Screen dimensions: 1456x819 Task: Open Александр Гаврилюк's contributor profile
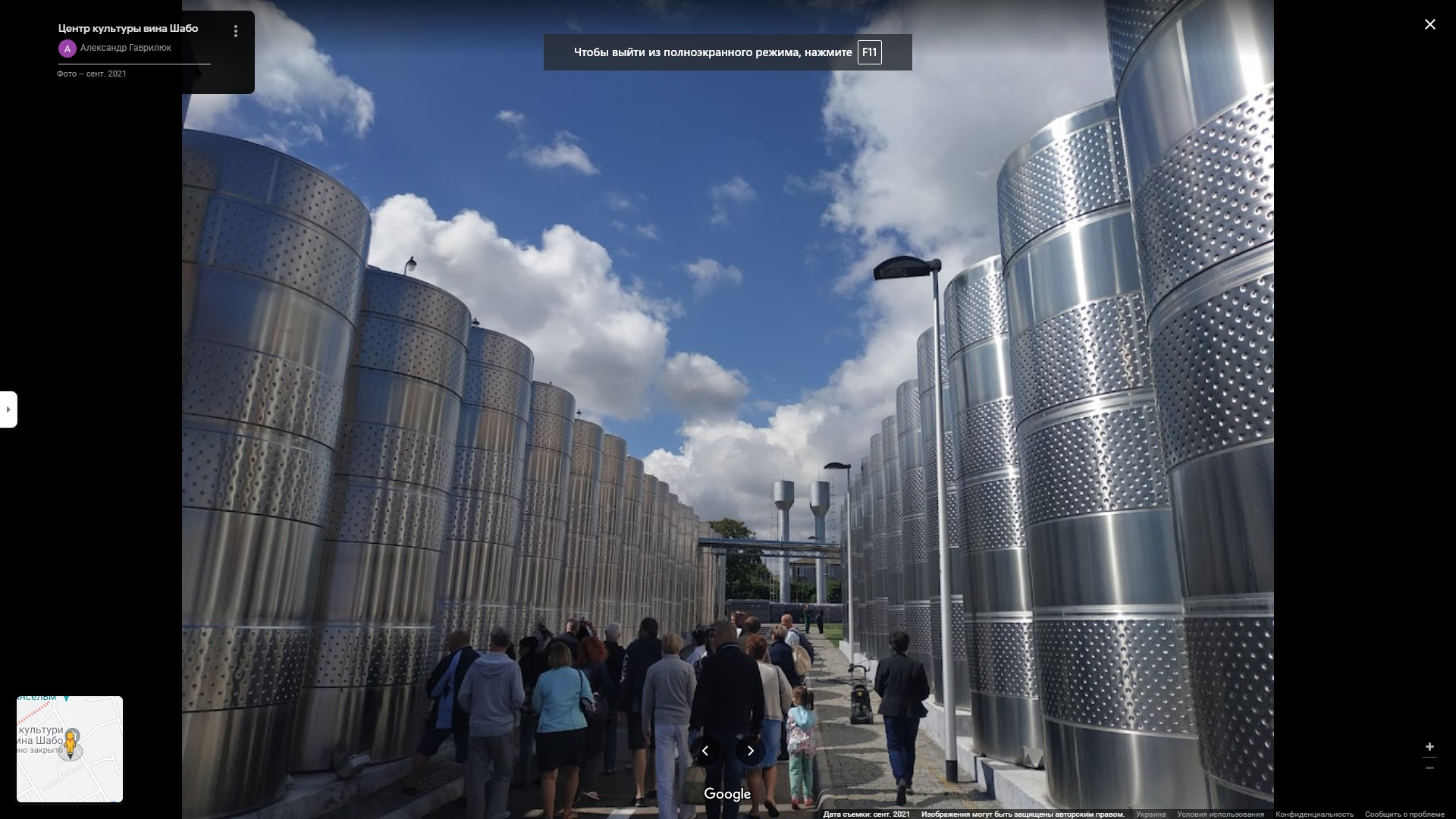pyautogui.click(x=125, y=48)
